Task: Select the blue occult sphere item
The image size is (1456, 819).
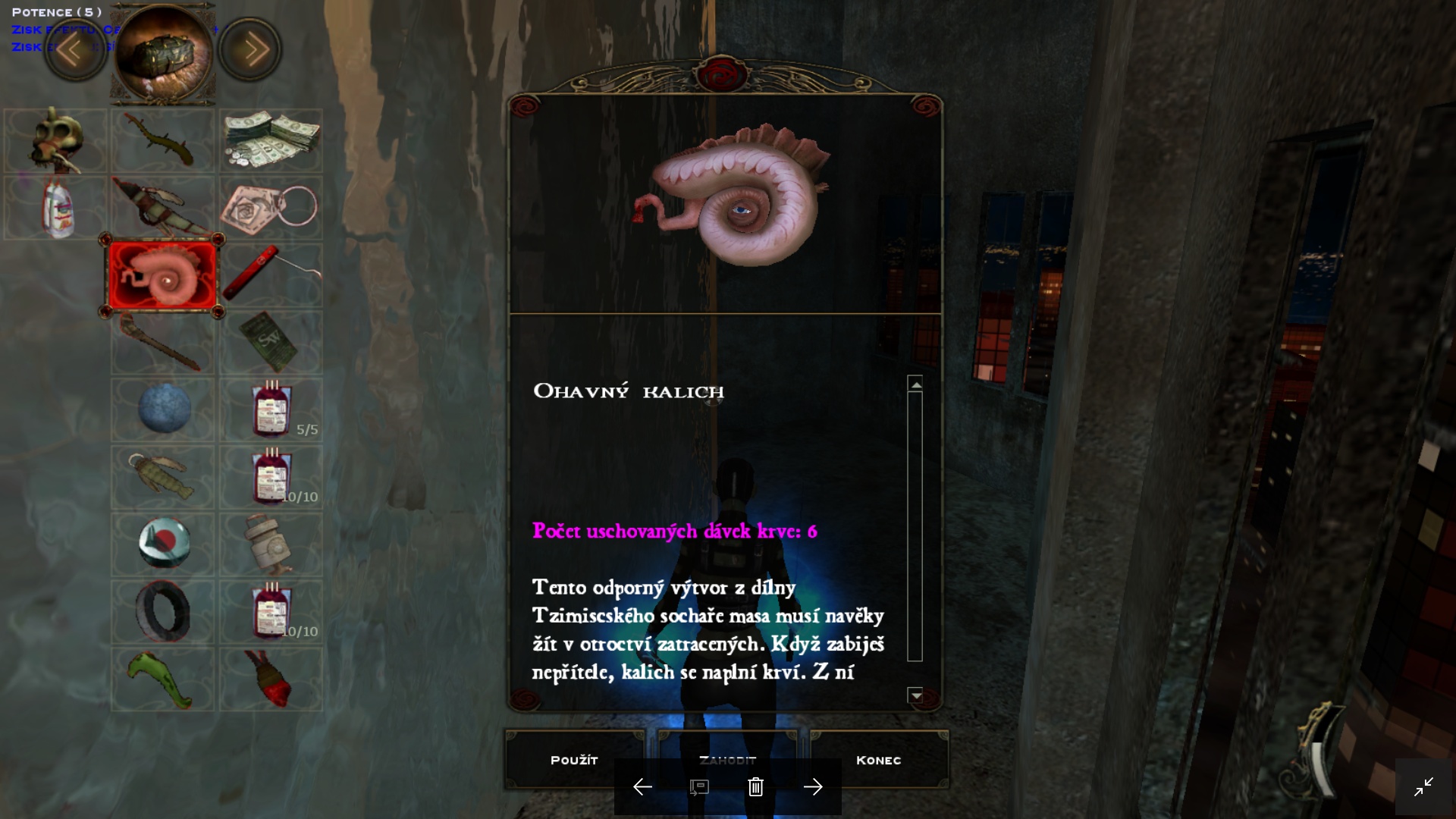Action: [162, 409]
